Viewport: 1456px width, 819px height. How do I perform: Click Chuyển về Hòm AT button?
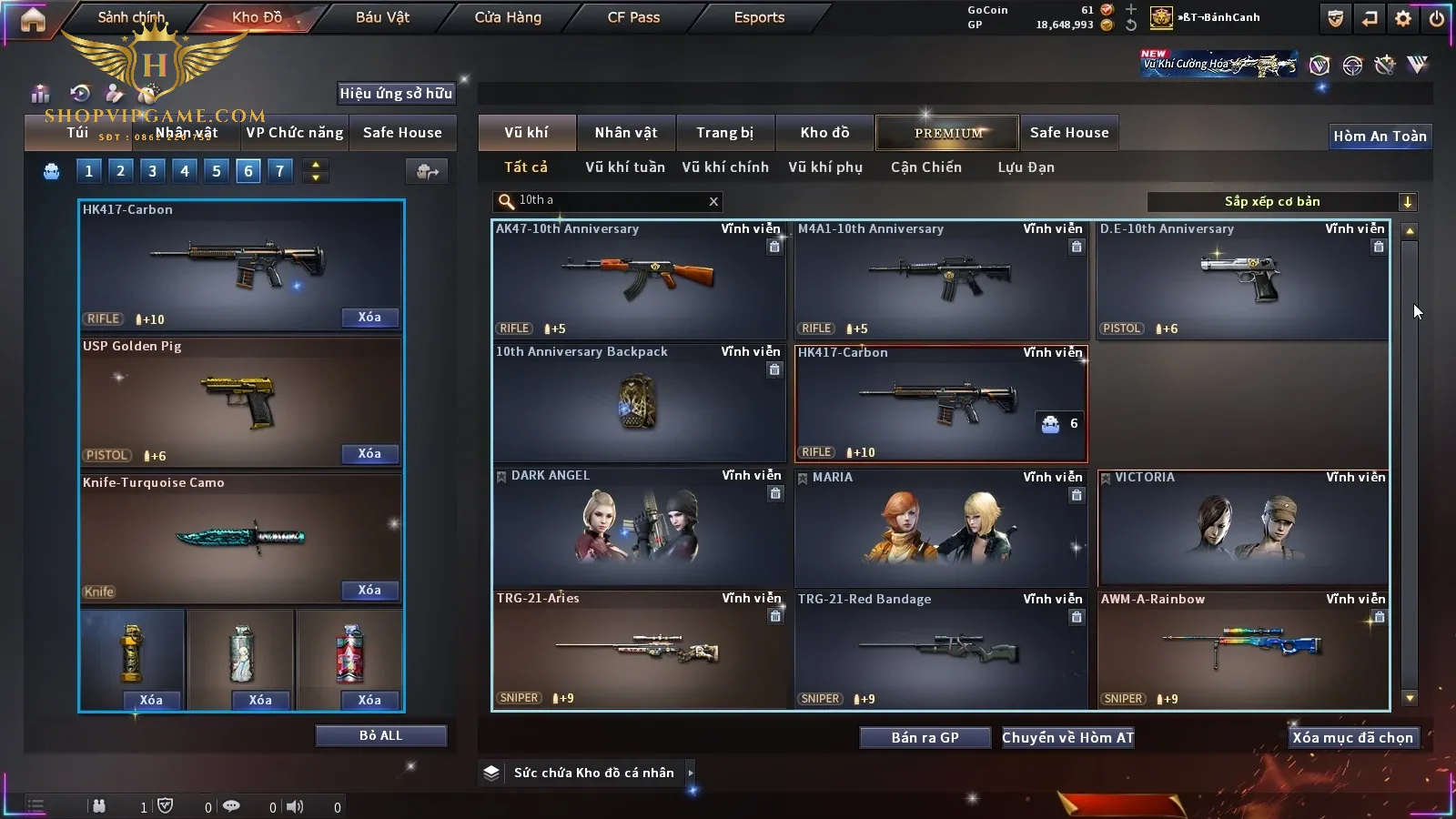pos(1067,738)
